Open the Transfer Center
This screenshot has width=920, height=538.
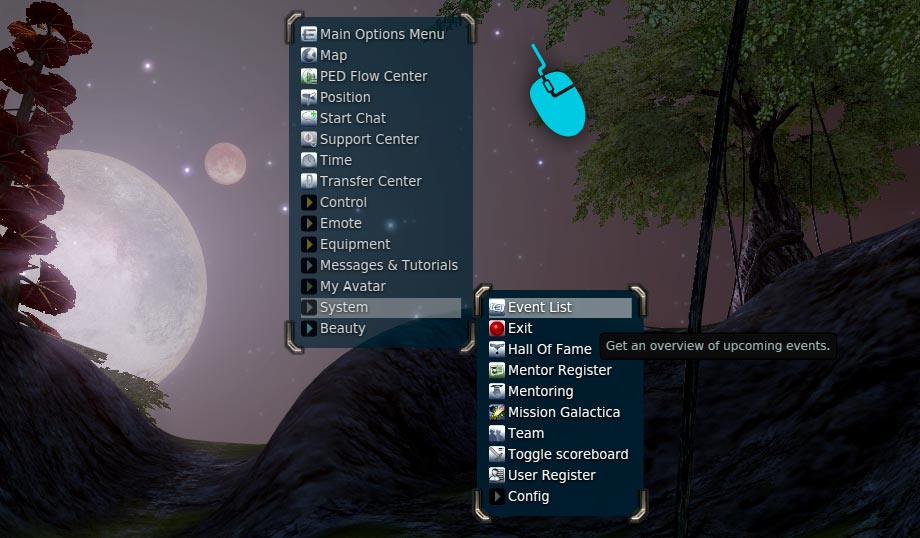[x=370, y=181]
